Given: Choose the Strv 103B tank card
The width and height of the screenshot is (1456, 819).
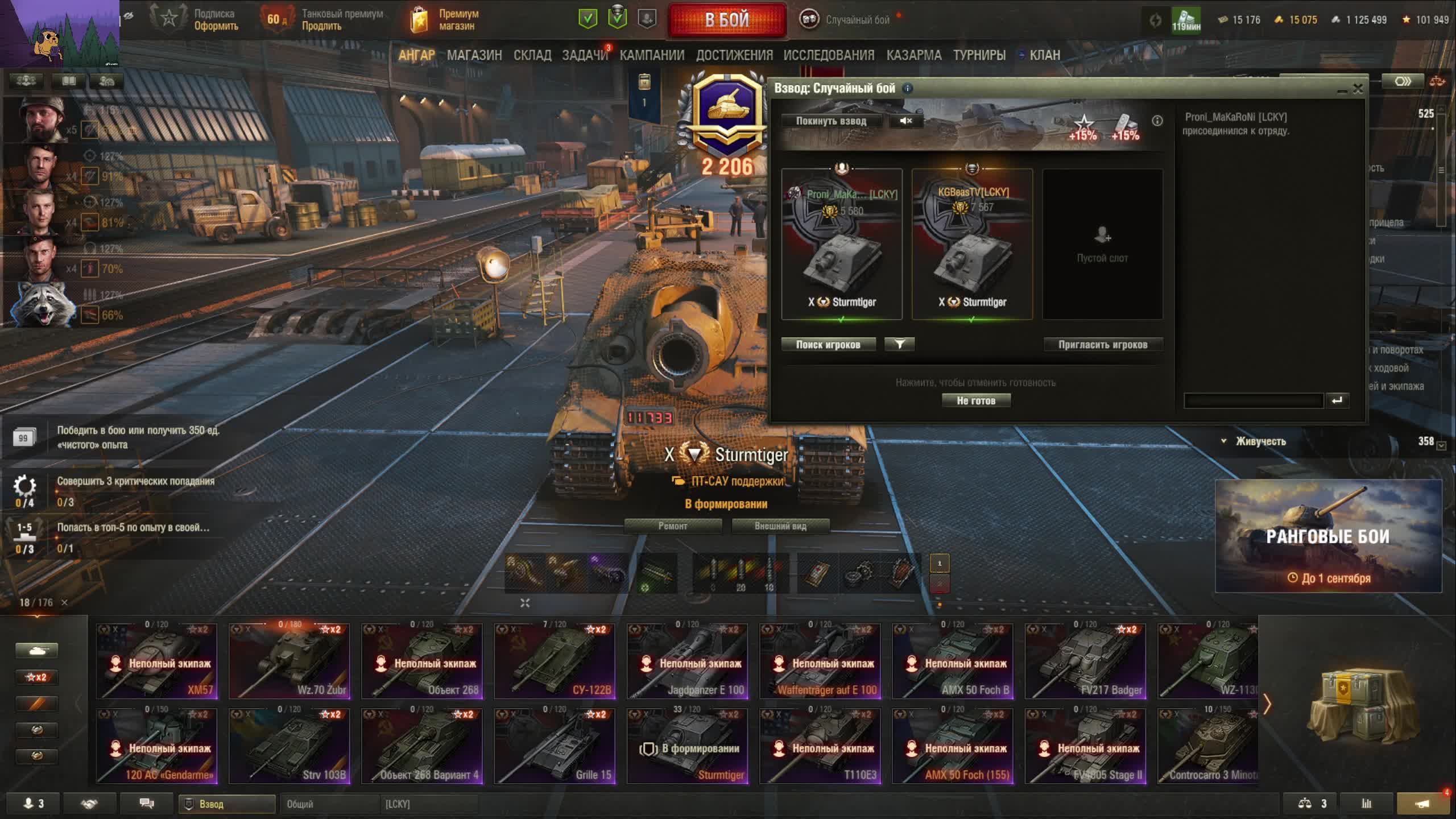Looking at the screenshot, I should [289, 746].
